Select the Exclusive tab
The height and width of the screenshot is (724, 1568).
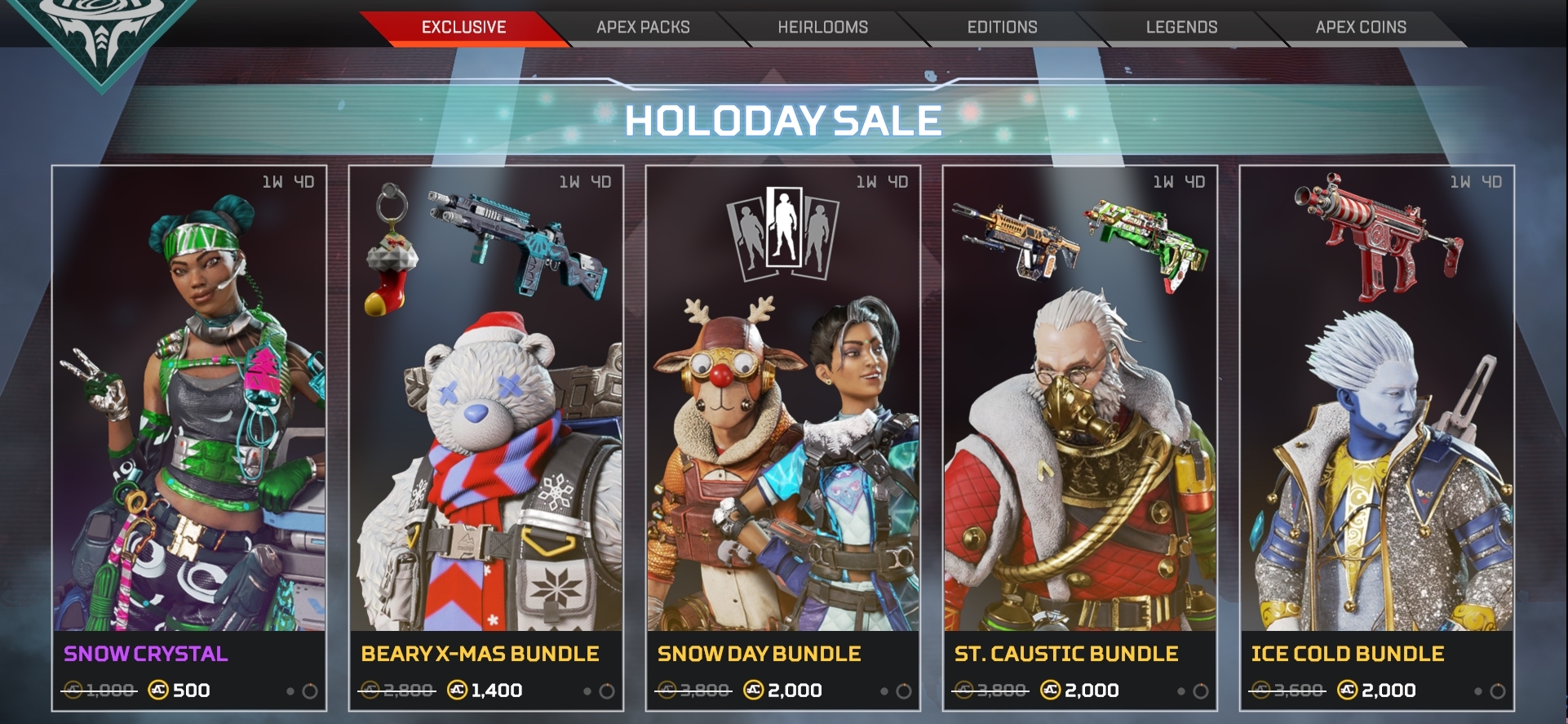465,26
